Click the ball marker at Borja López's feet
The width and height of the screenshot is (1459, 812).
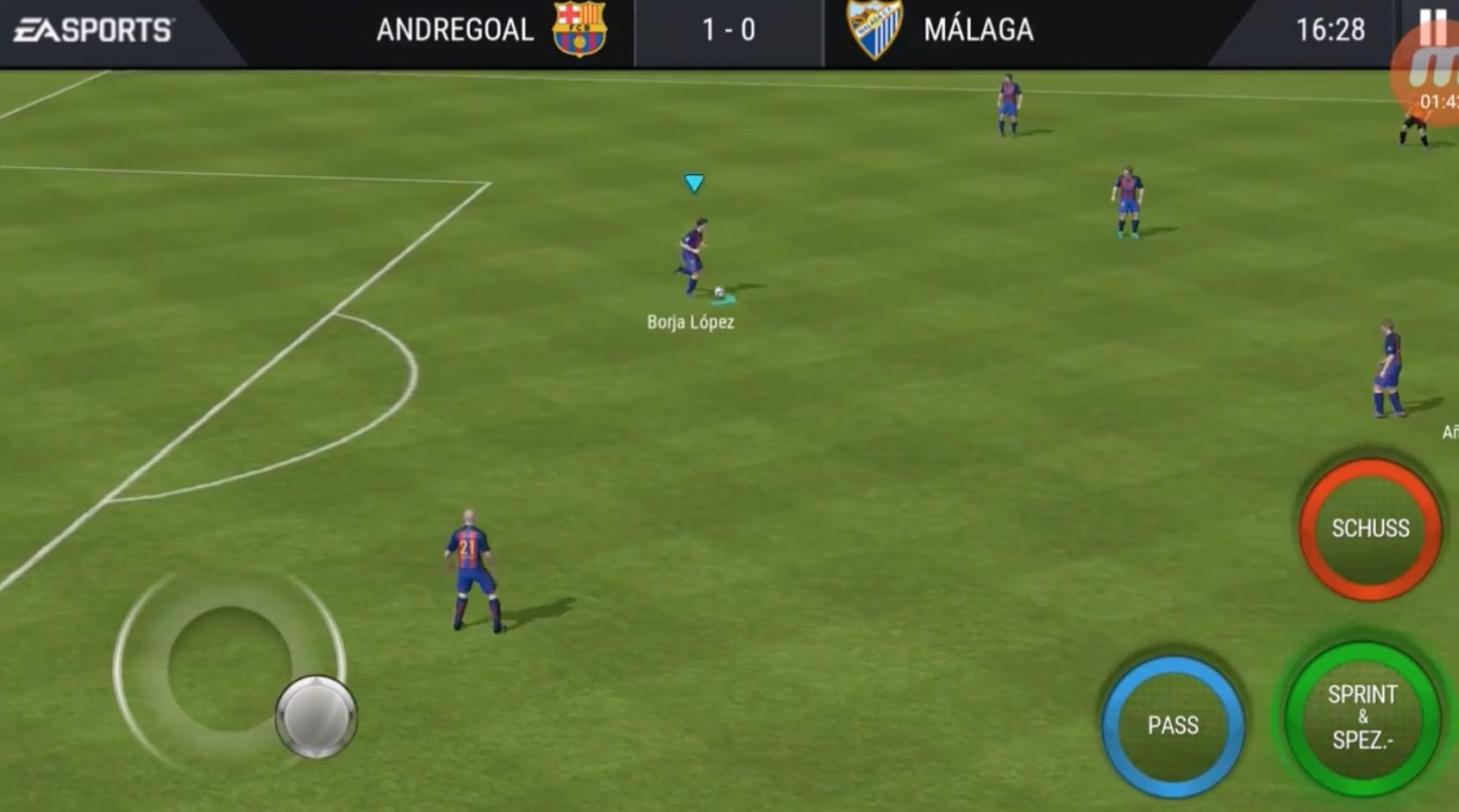point(721,294)
